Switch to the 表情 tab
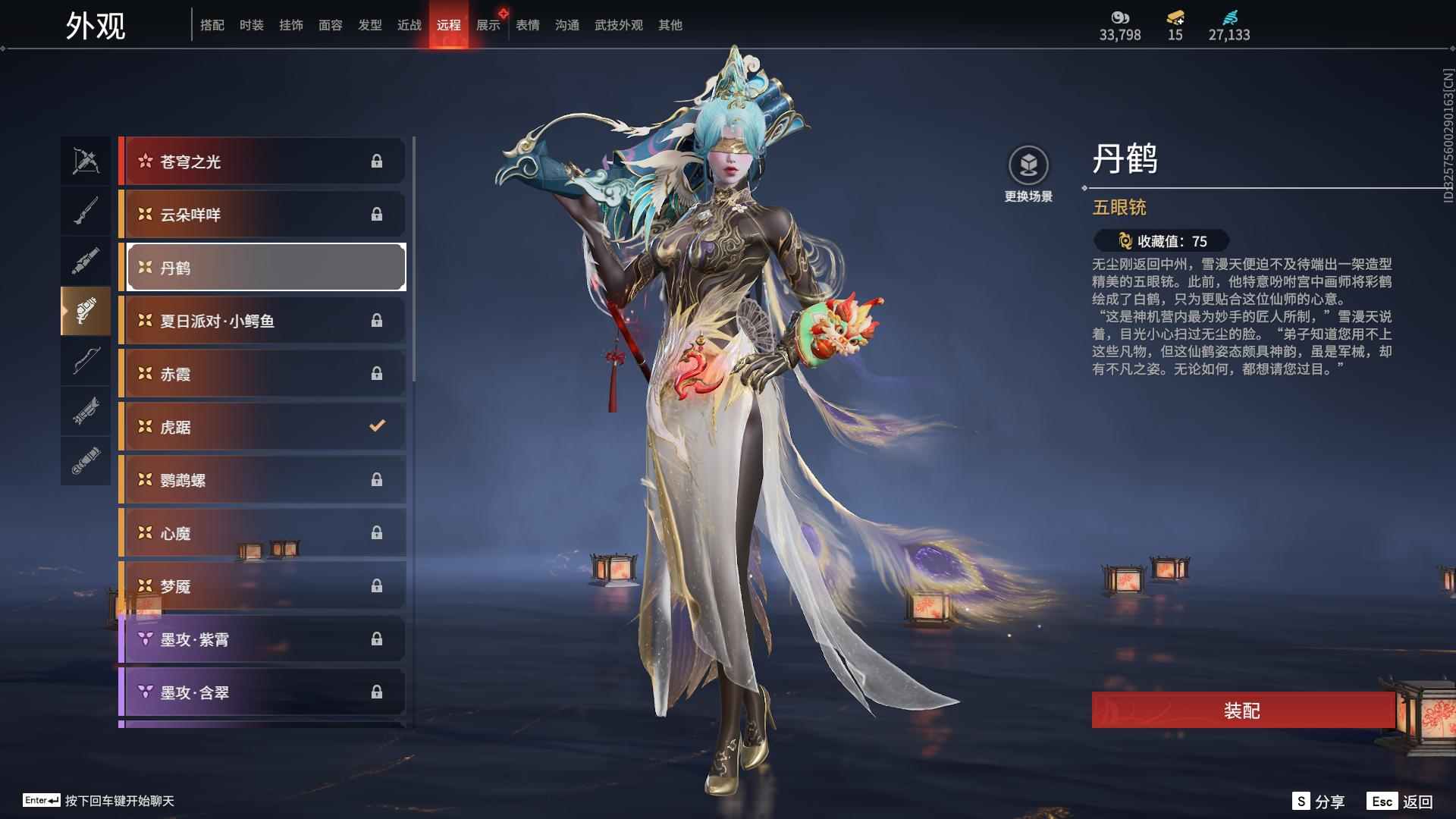This screenshot has height=819, width=1456. click(x=526, y=24)
